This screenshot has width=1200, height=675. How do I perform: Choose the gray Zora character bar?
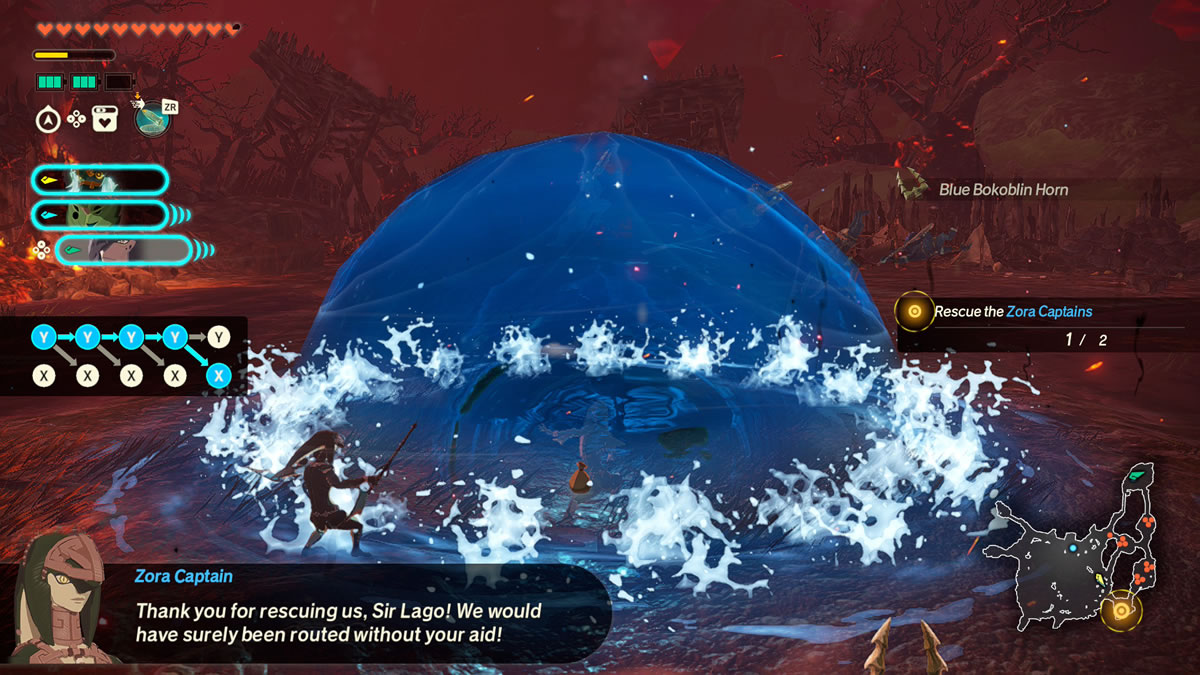point(122,250)
